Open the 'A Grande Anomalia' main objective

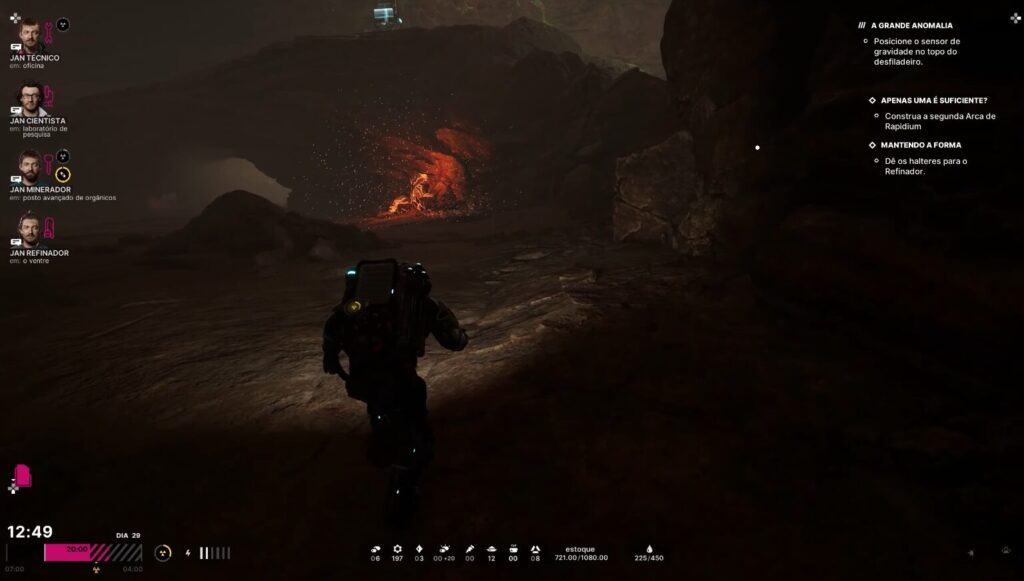pyautogui.click(x=912, y=25)
